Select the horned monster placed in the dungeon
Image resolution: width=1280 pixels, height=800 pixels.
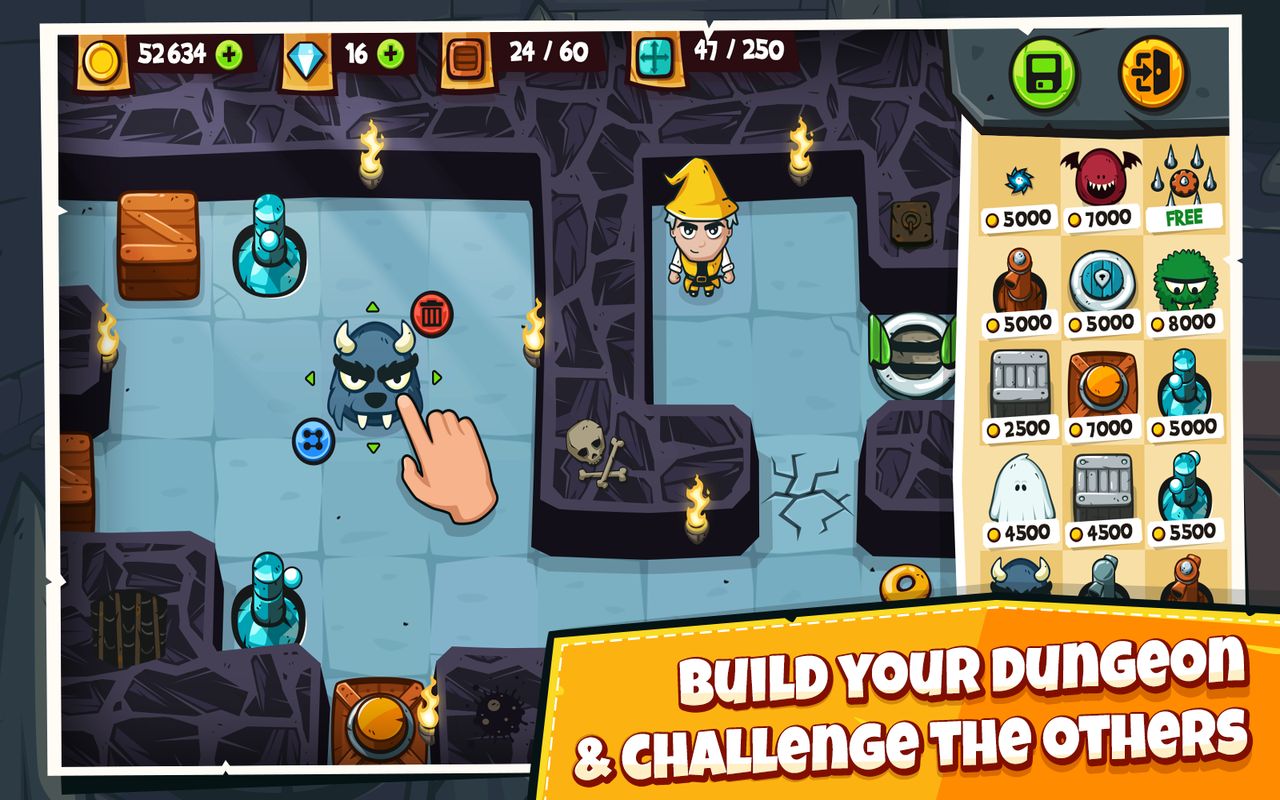point(372,375)
